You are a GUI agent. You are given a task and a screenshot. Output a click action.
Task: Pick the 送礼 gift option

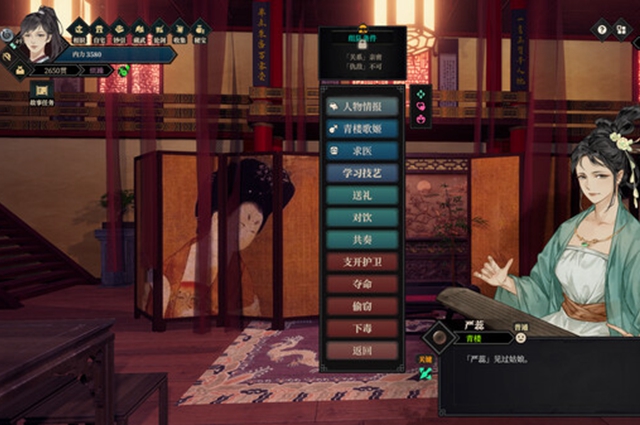point(362,195)
